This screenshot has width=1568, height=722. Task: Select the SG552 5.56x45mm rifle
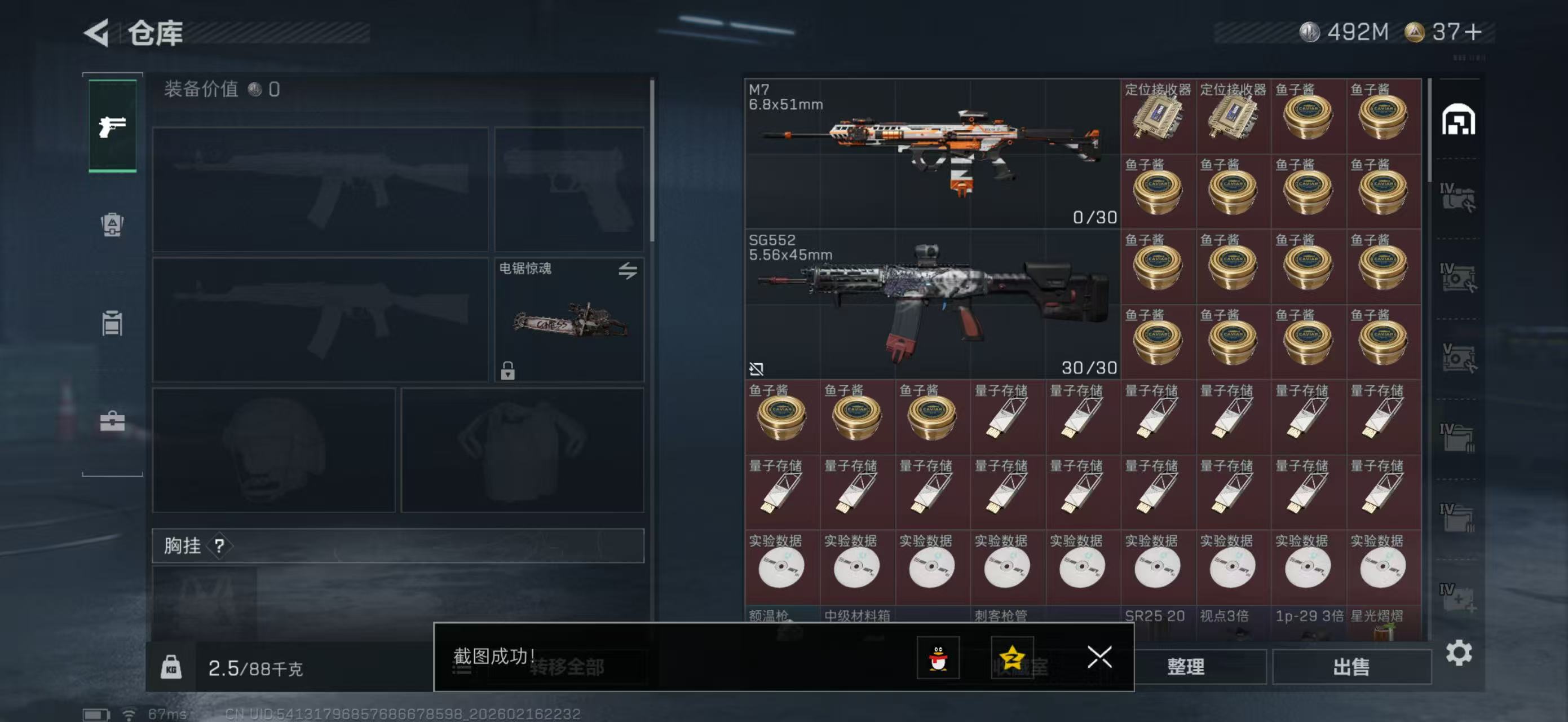coord(932,304)
